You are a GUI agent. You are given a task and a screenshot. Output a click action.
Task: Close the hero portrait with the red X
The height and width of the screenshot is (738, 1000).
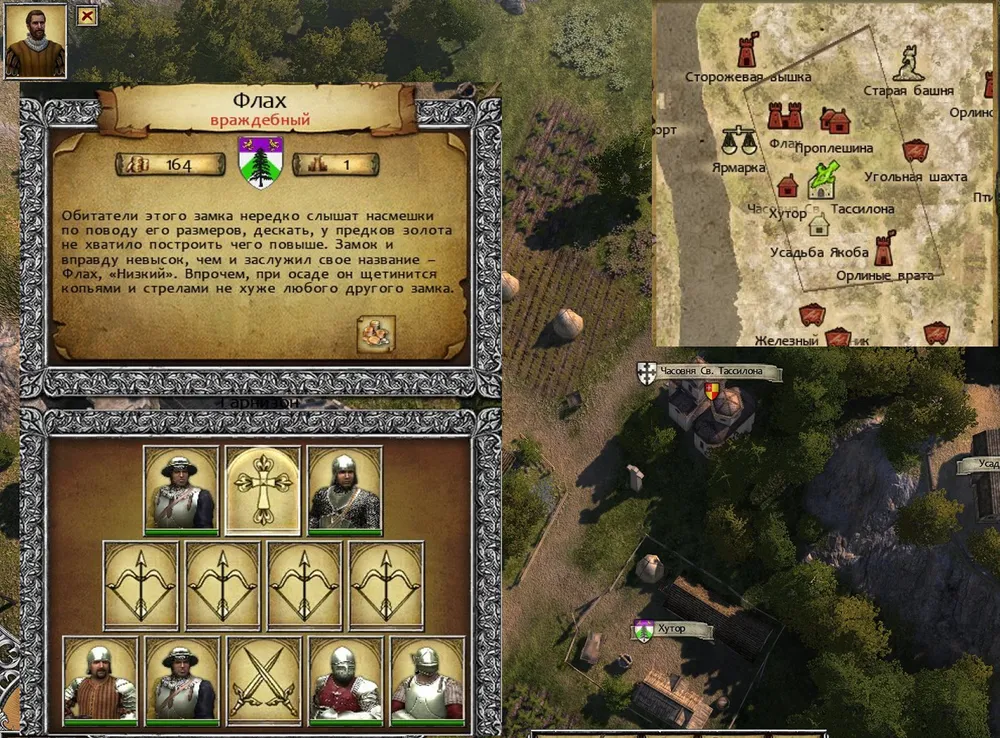coord(87,15)
